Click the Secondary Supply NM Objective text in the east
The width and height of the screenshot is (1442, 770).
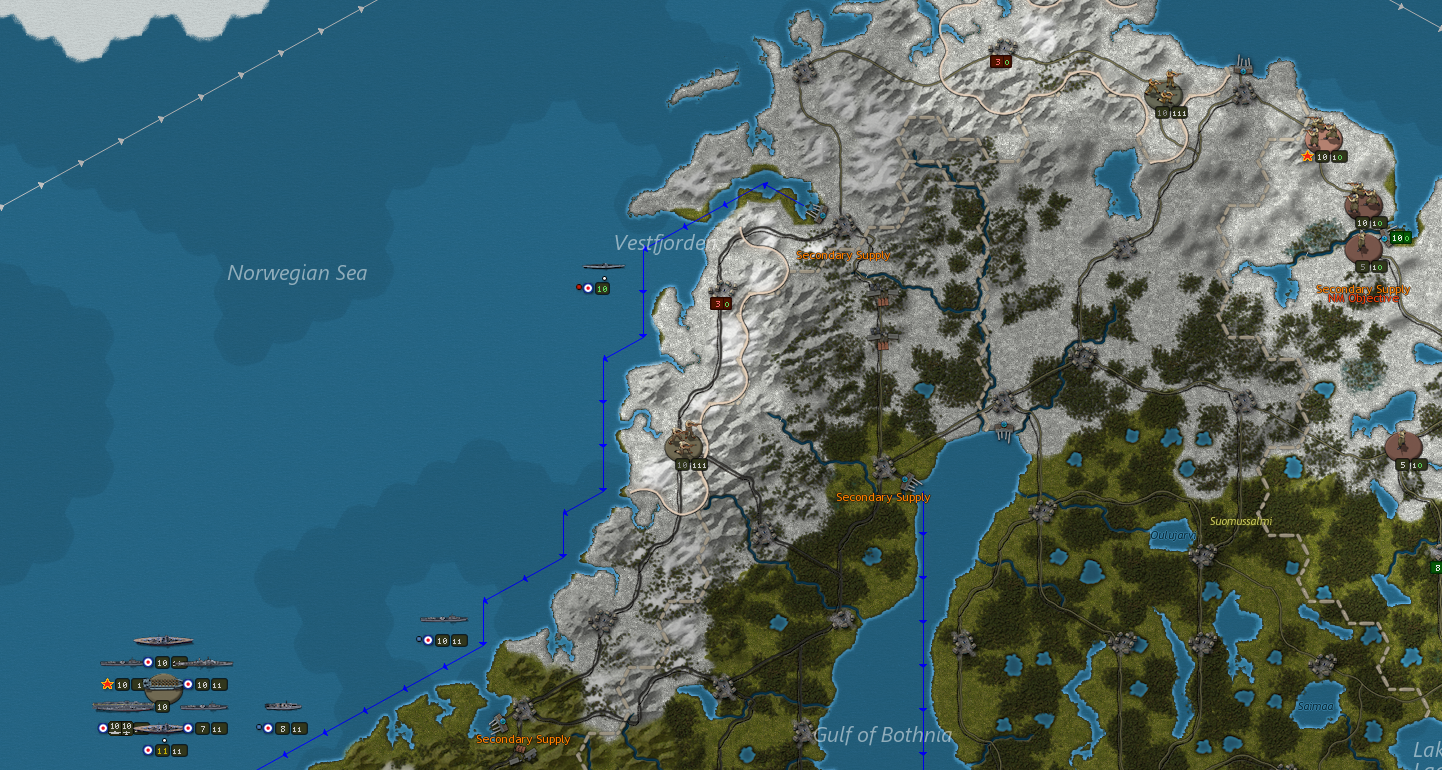(1362, 294)
